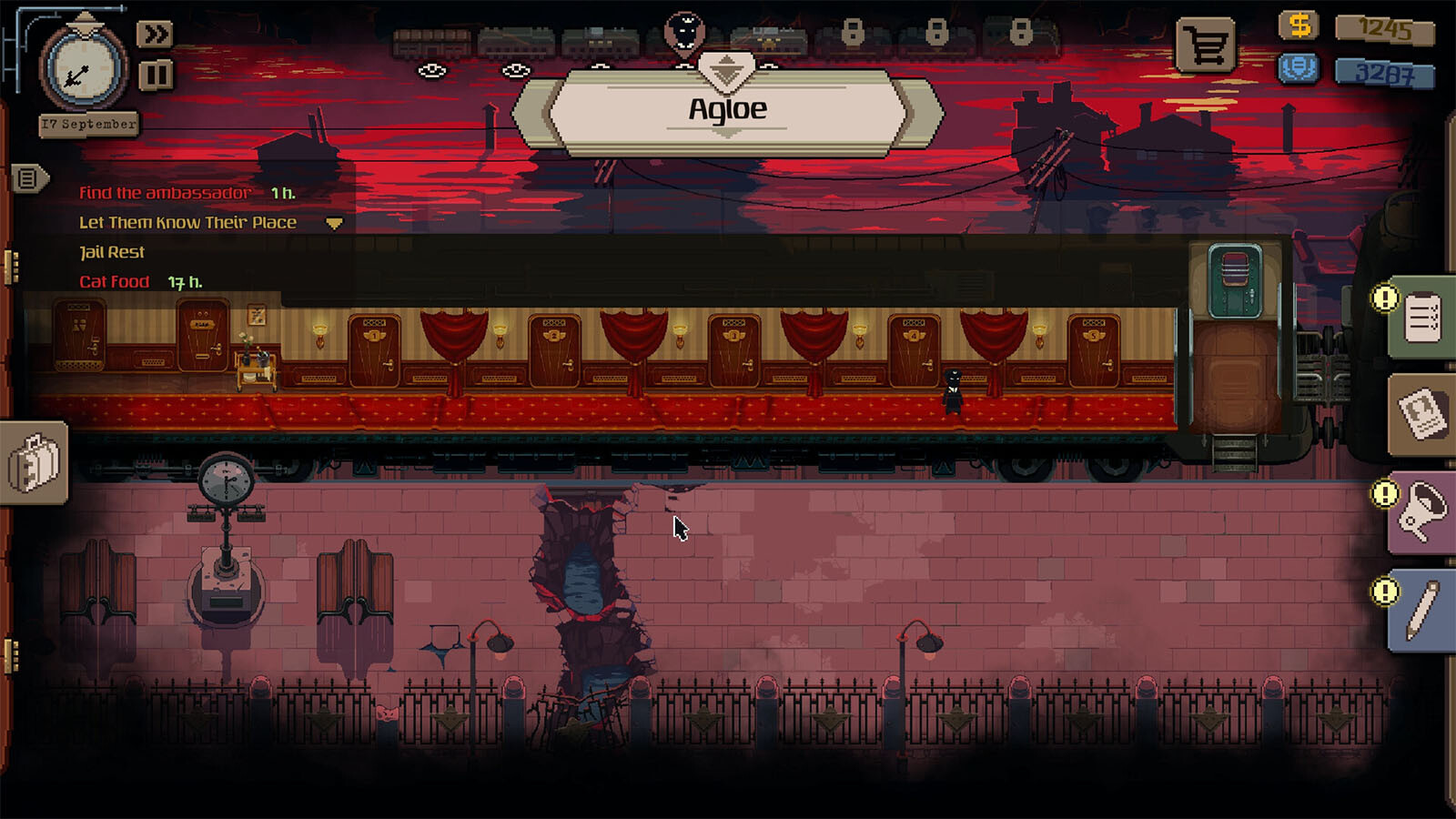Expand 'Let Them Know Their Place' quest
The width and height of the screenshot is (1456, 819).
(334, 223)
